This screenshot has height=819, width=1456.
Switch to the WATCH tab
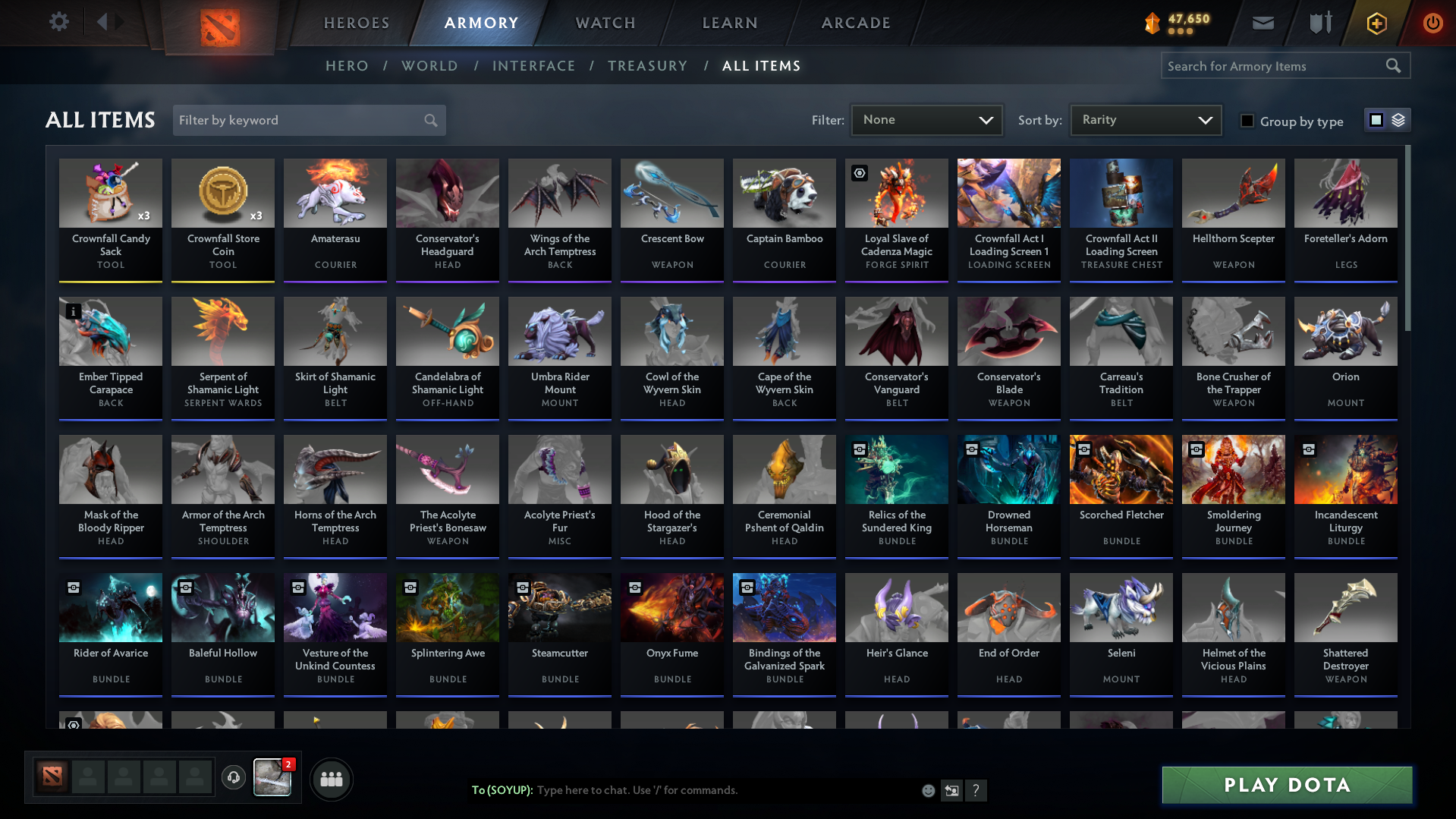click(x=605, y=23)
